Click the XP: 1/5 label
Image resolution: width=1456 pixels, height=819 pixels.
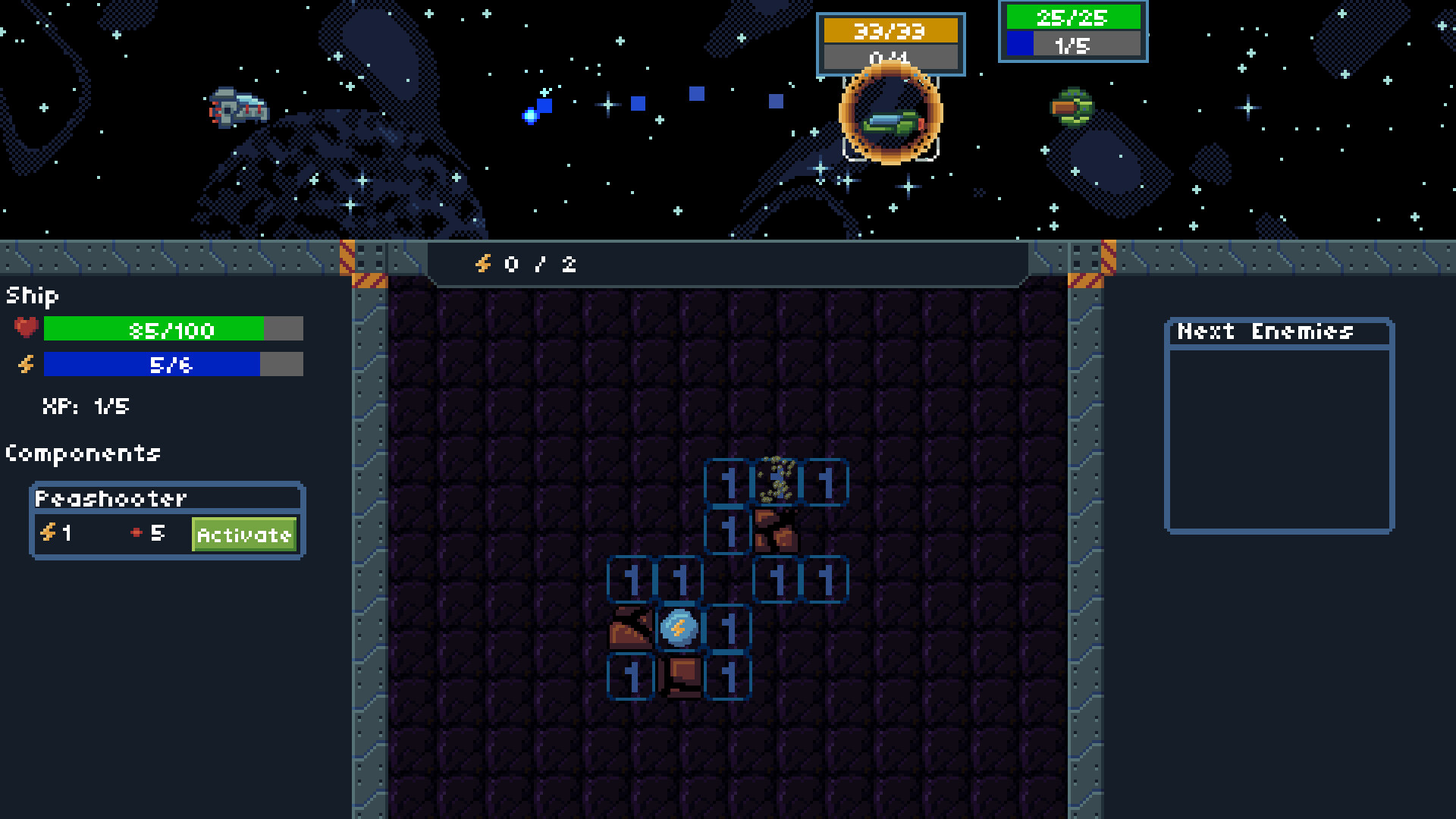click(86, 406)
